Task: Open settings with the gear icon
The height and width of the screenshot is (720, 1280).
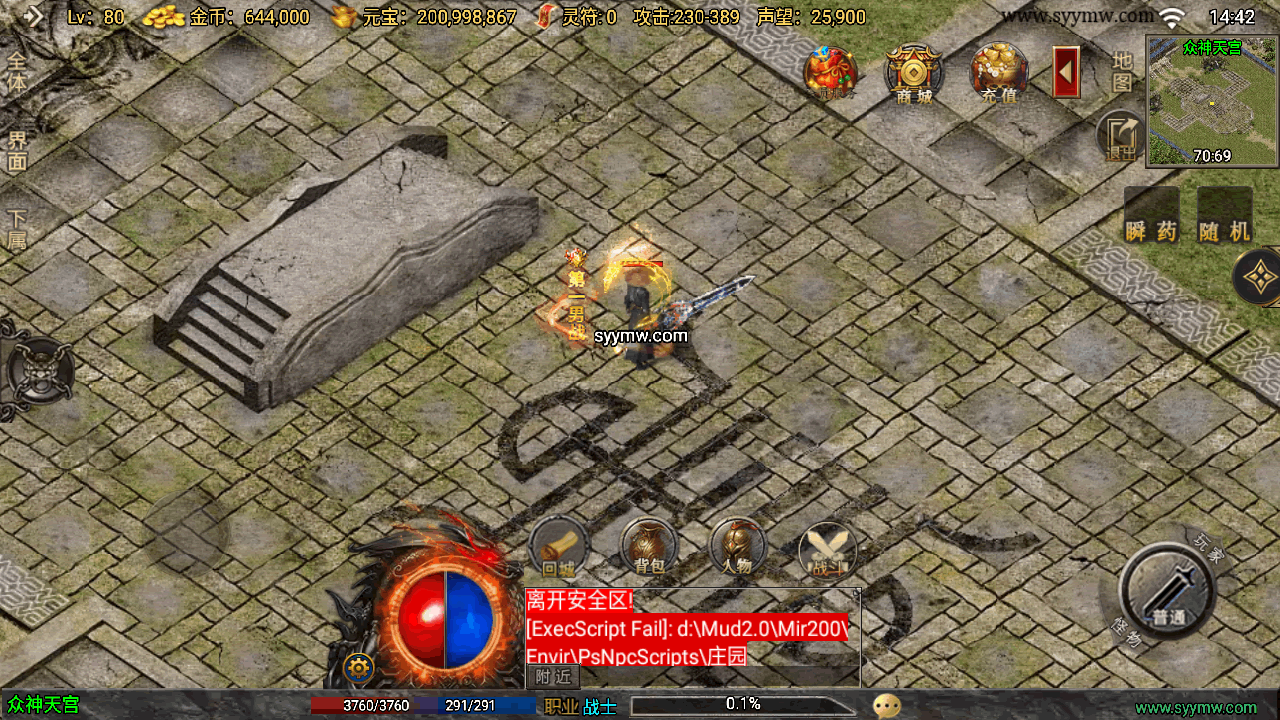Action: point(358,667)
